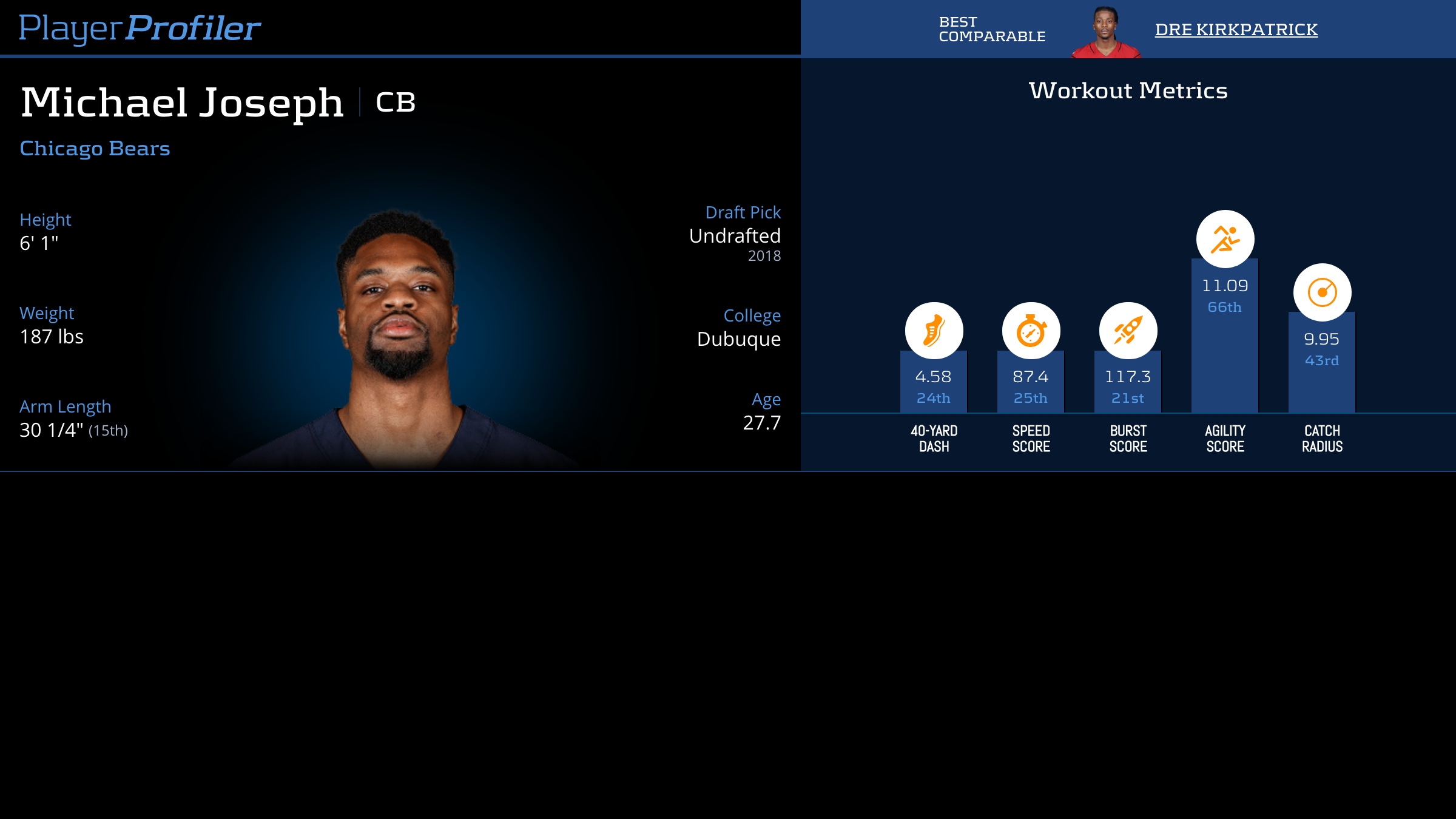
Task: Click the Agility Score running figure icon
Action: [x=1225, y=238]
